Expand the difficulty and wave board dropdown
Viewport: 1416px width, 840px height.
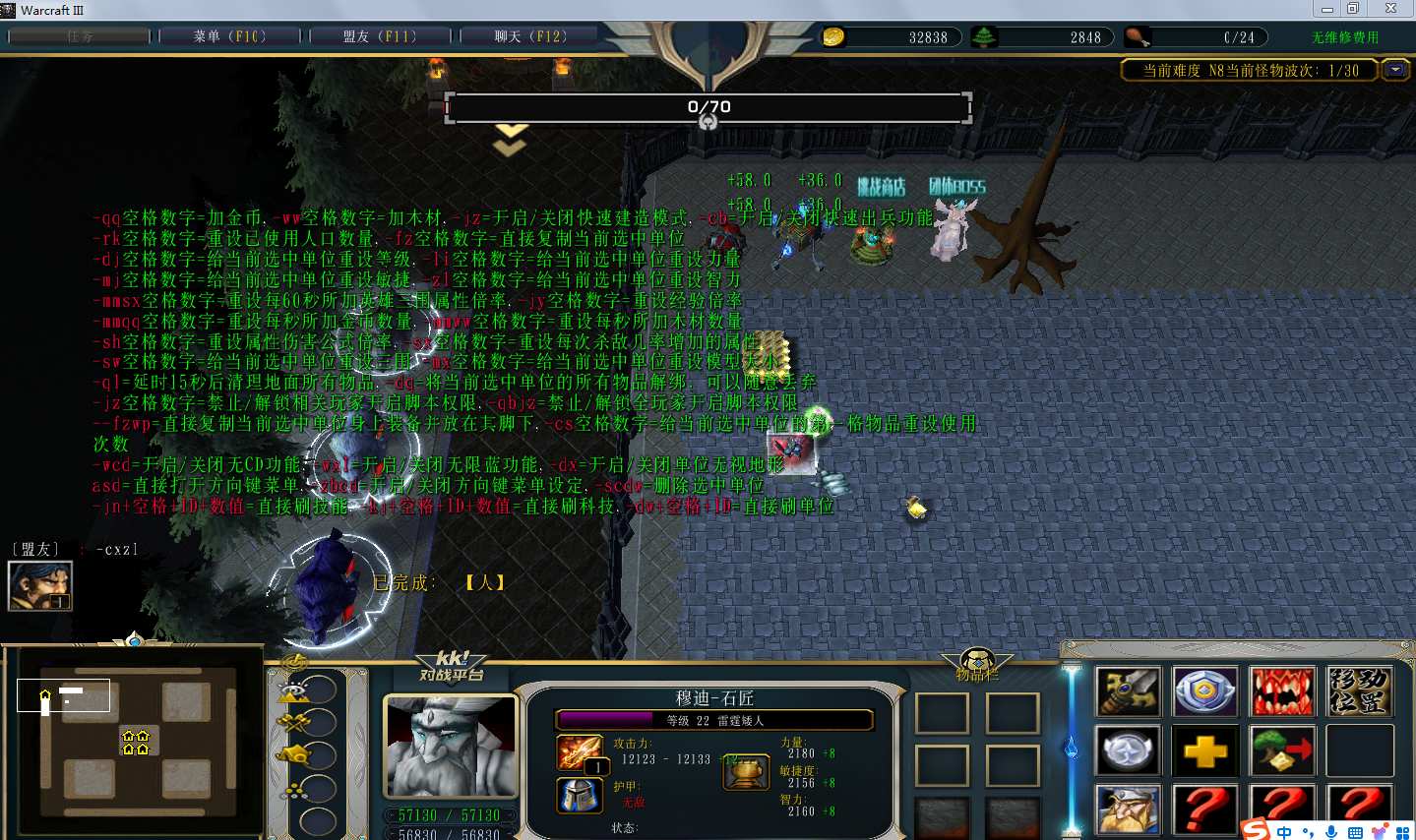click(x=1394, y=70)
